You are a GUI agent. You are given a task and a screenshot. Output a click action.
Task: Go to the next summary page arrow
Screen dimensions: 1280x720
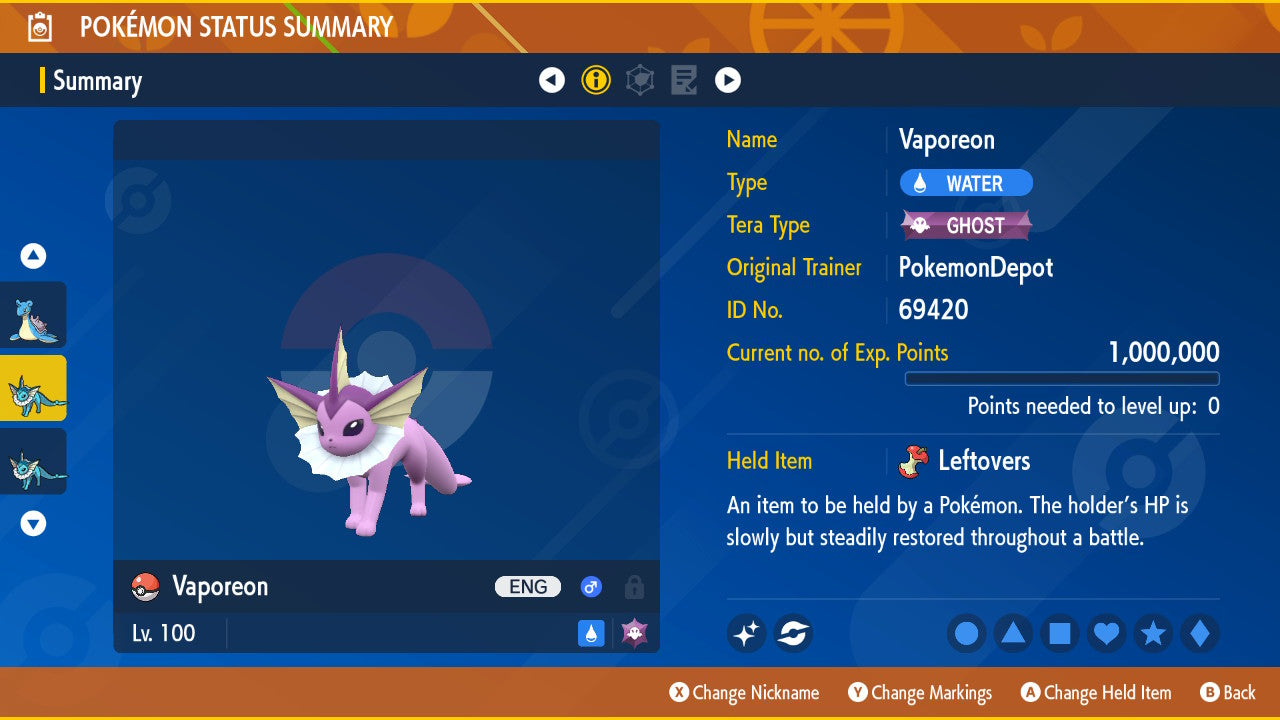point(728,80)
